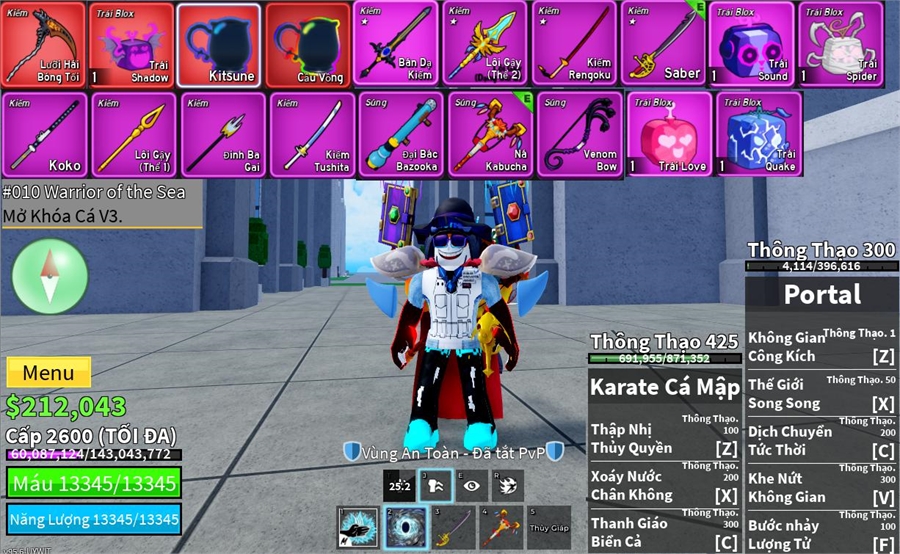Viewport: 900px width, 554px height.
Task: Choose the Trái Sound fruit
Action: point(752,44)
